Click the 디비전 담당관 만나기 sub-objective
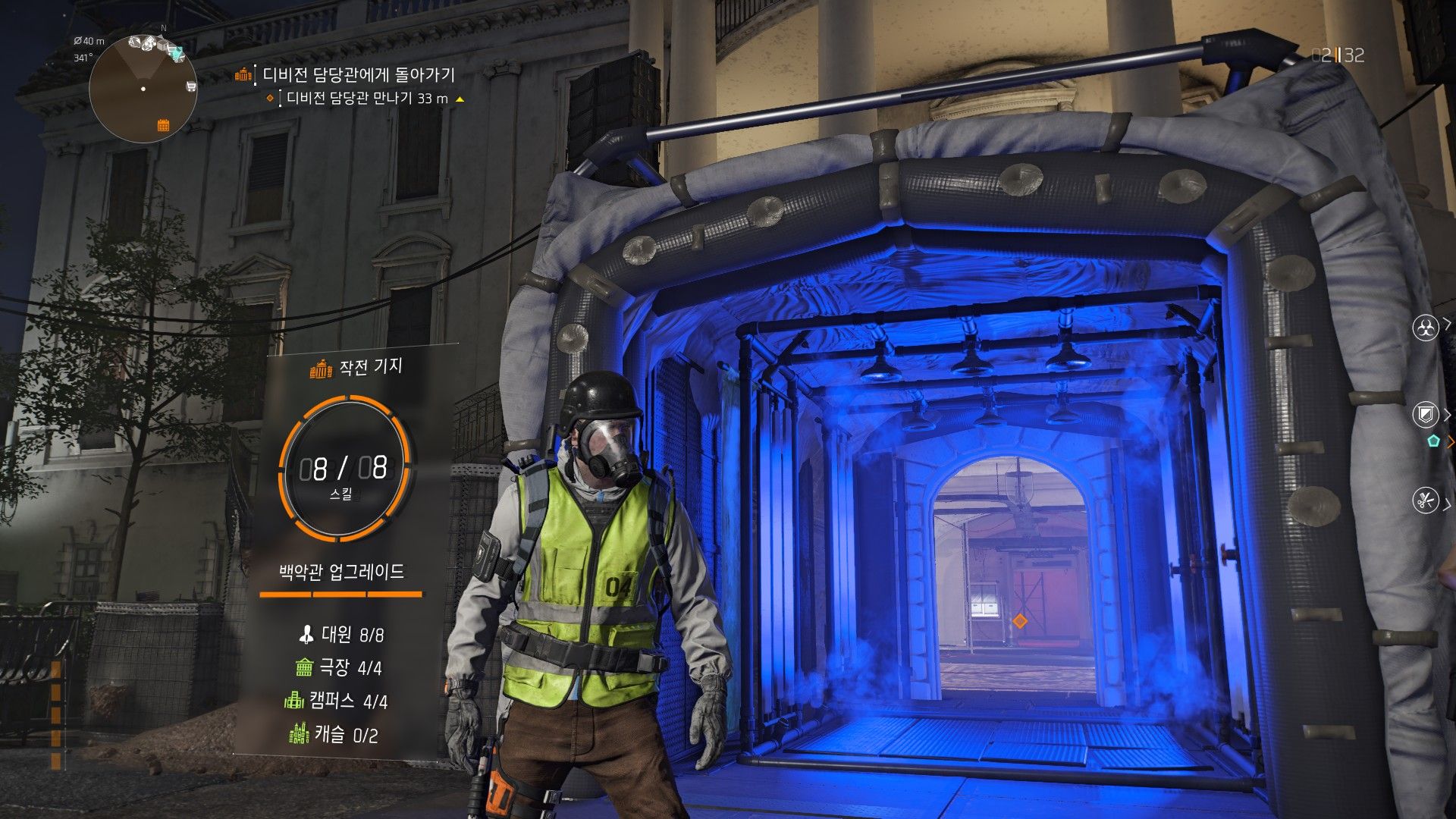Screen dimensions: 1456x819 click(367, 99)
